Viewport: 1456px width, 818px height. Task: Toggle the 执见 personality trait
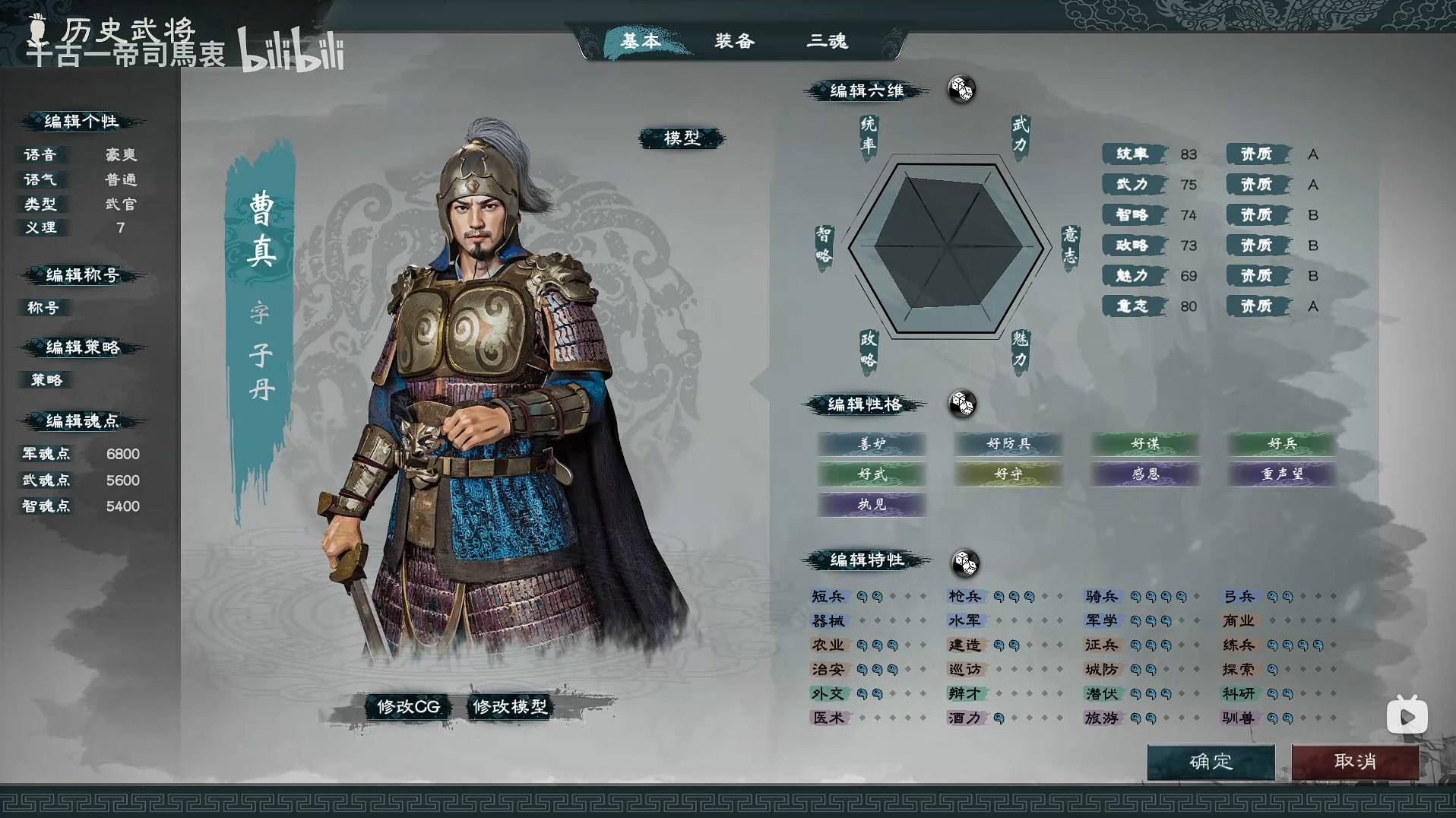(x=871, y=505)
